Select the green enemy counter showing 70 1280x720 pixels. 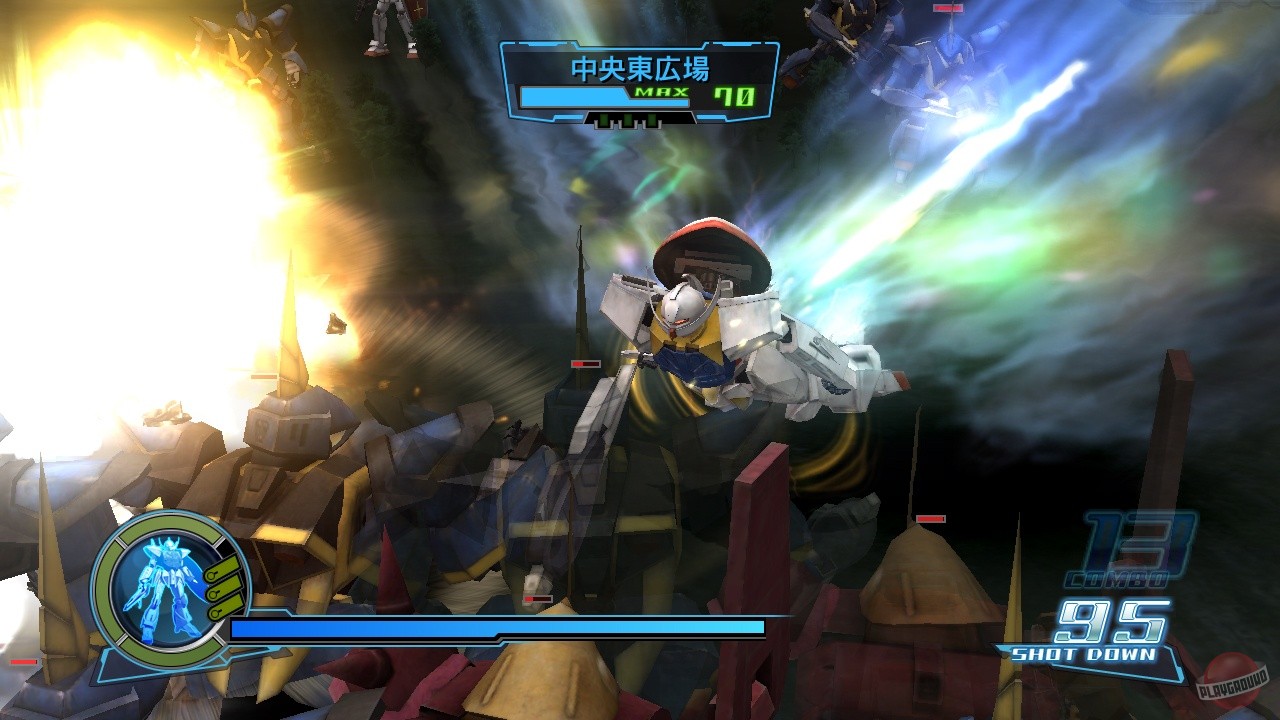pos(734,95)
